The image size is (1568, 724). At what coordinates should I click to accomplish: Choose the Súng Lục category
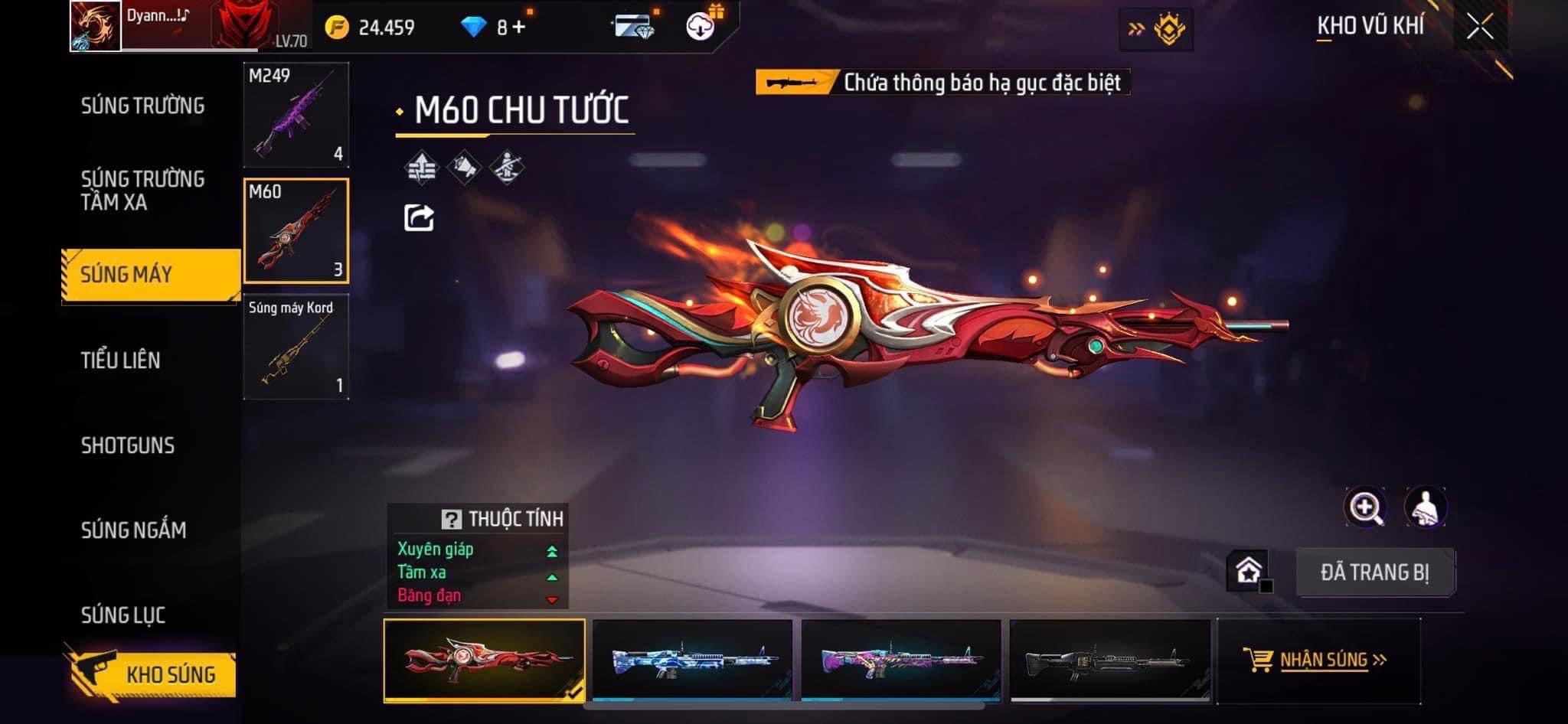click(x=123, y=615)
